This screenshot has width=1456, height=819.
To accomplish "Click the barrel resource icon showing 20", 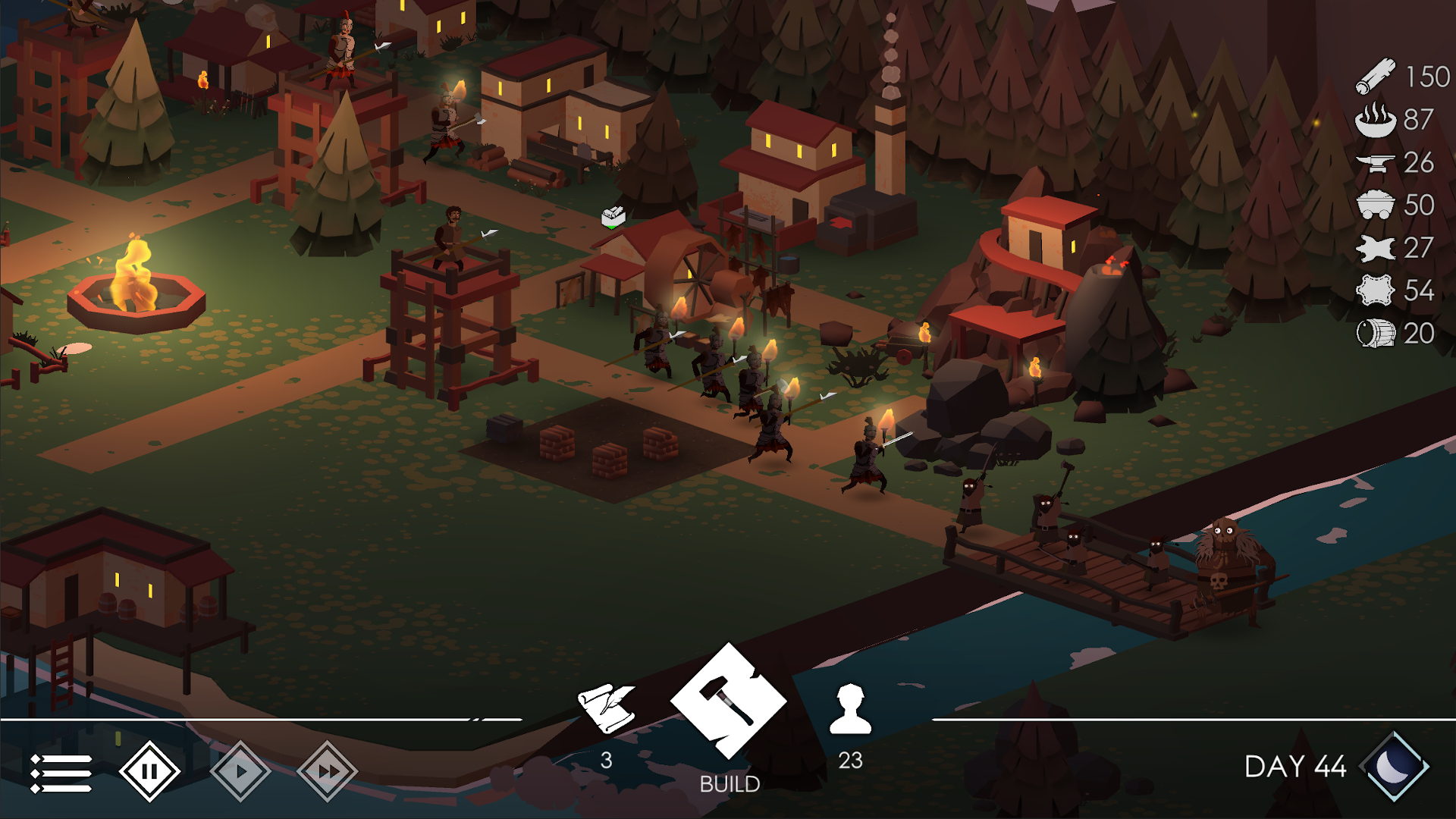I will [x=1374, y=334].
